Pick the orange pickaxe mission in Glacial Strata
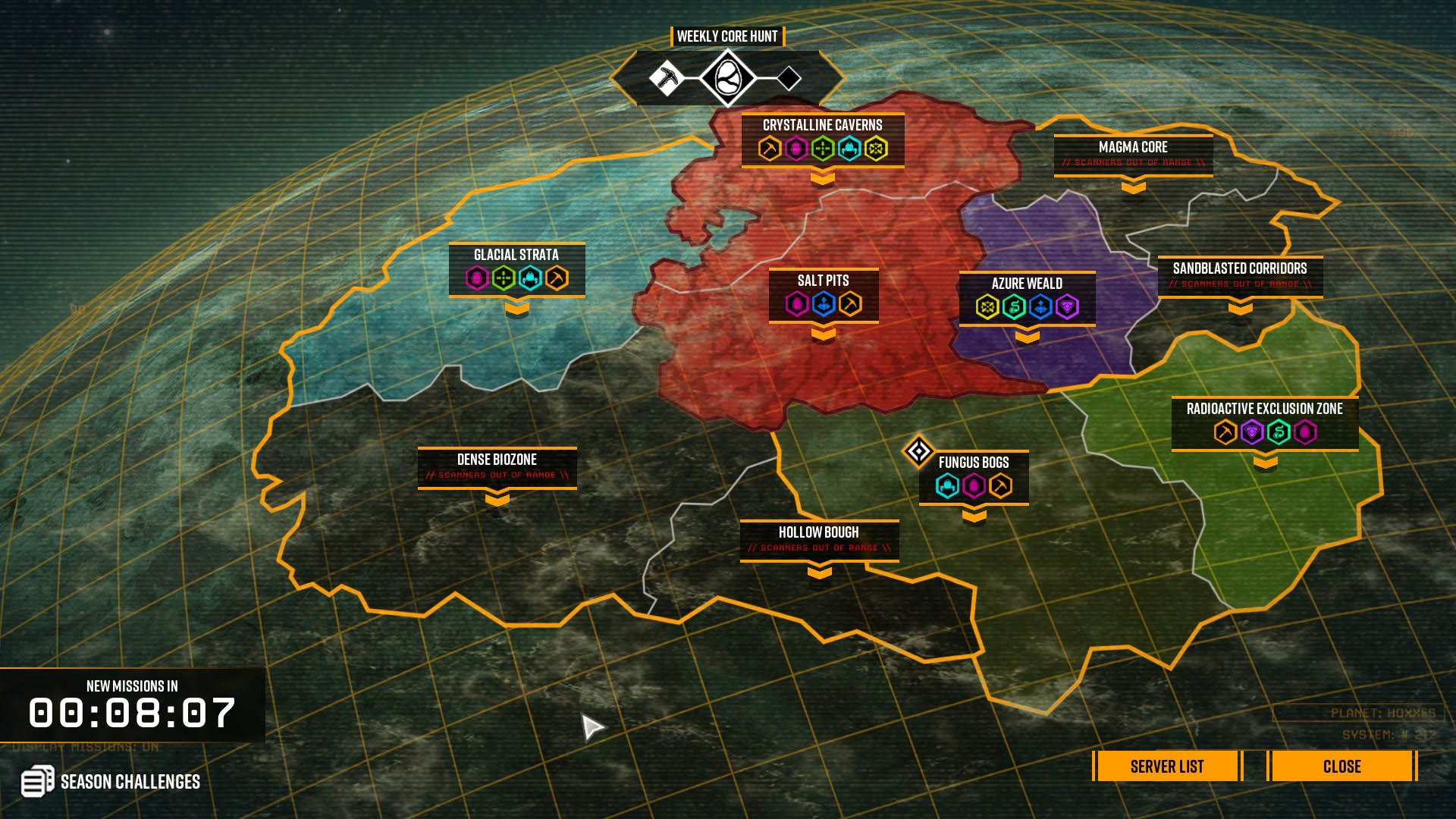Image resolution: width=1456 pixels, height=819 pixels. click(557, 278)
